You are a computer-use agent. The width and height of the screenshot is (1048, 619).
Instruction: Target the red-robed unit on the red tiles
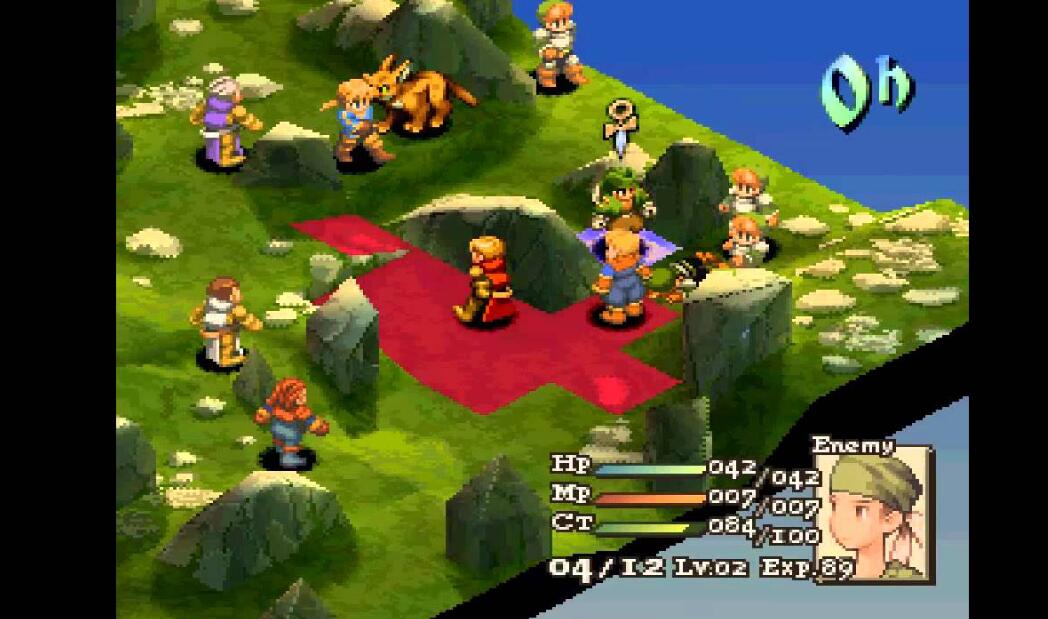(486, 281)
